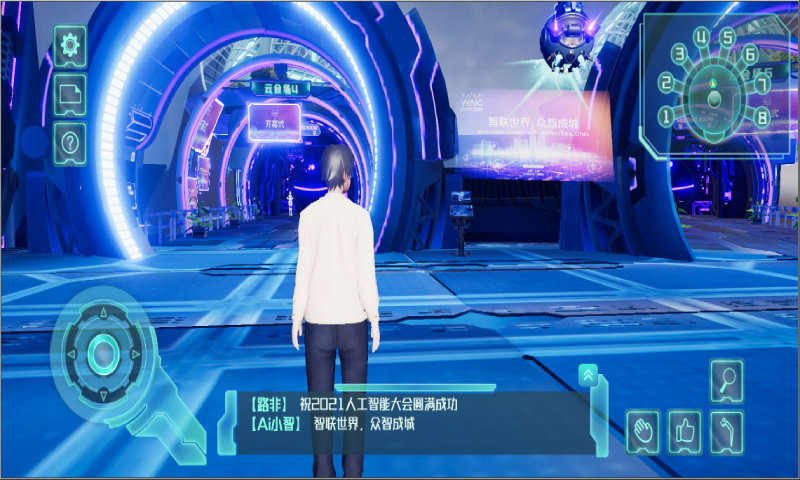Open the gear settings icon
800x480 pixels.
coord(70,46)
